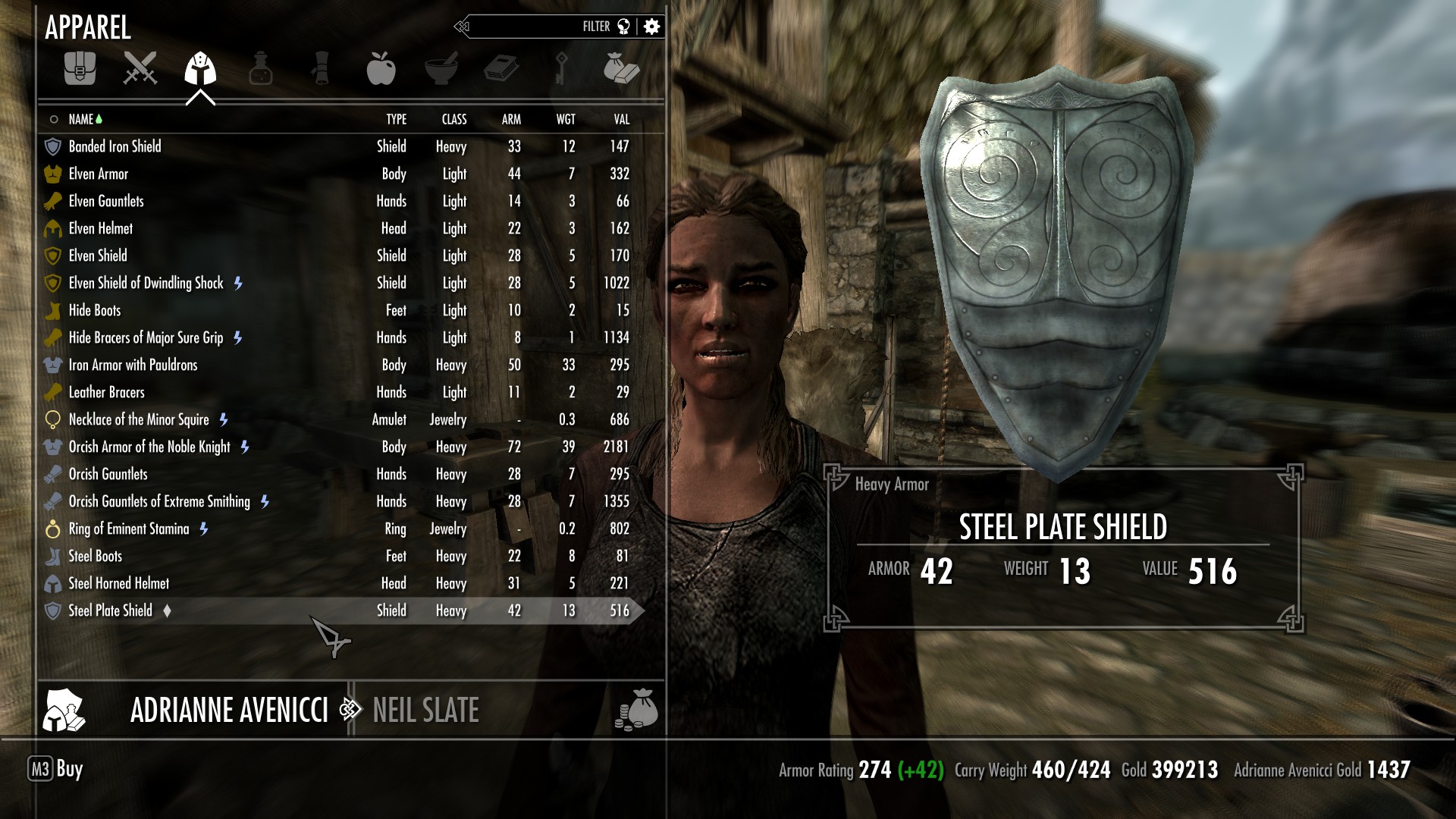Select the Steel Horned Helmet row
1456x819 pixels.
pyautogui.click(x=119, y=583)
